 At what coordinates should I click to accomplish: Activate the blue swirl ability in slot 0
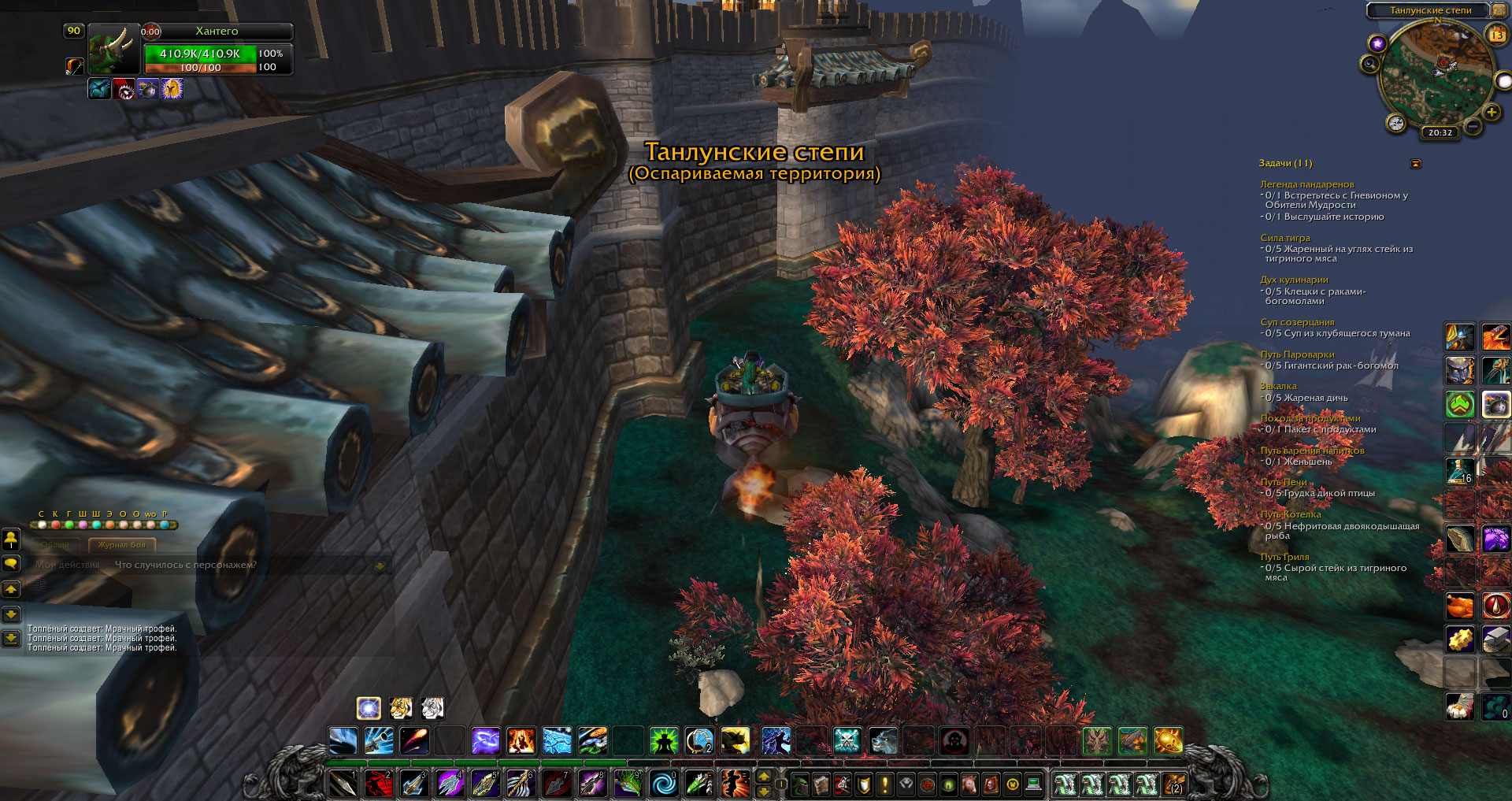tap(664, 784)
